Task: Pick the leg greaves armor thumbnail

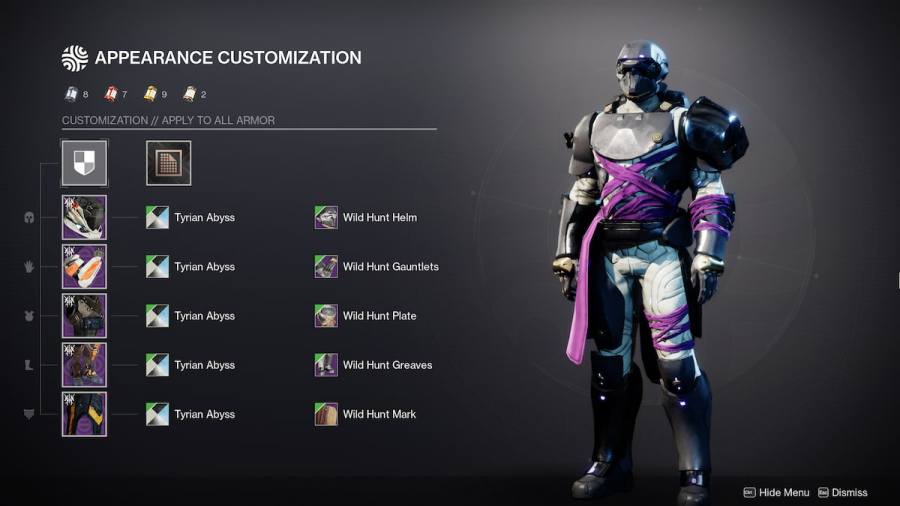Action: pos(84,365)
